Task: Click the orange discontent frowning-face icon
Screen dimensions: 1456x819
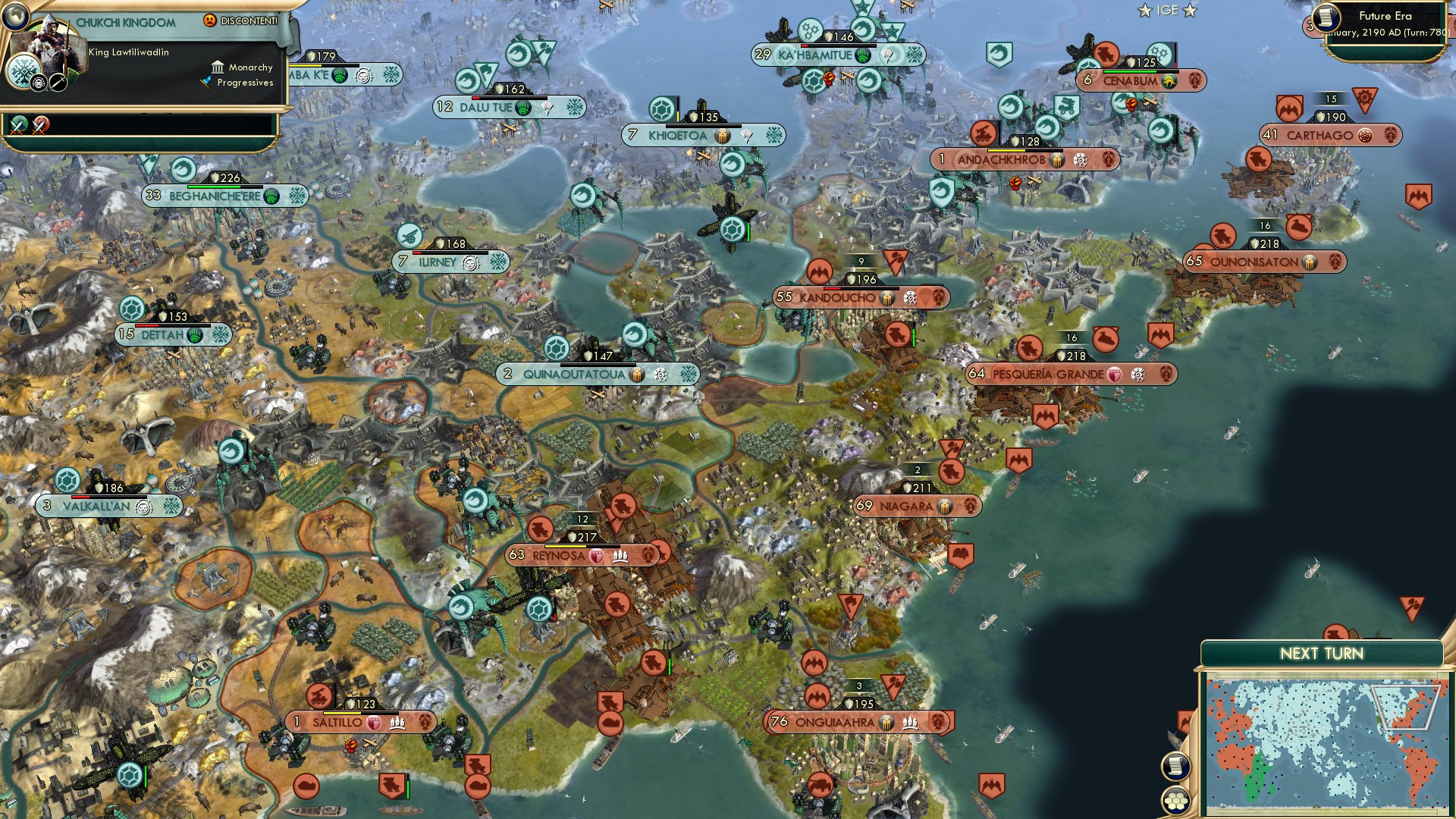Action: (x=209, y=20)
